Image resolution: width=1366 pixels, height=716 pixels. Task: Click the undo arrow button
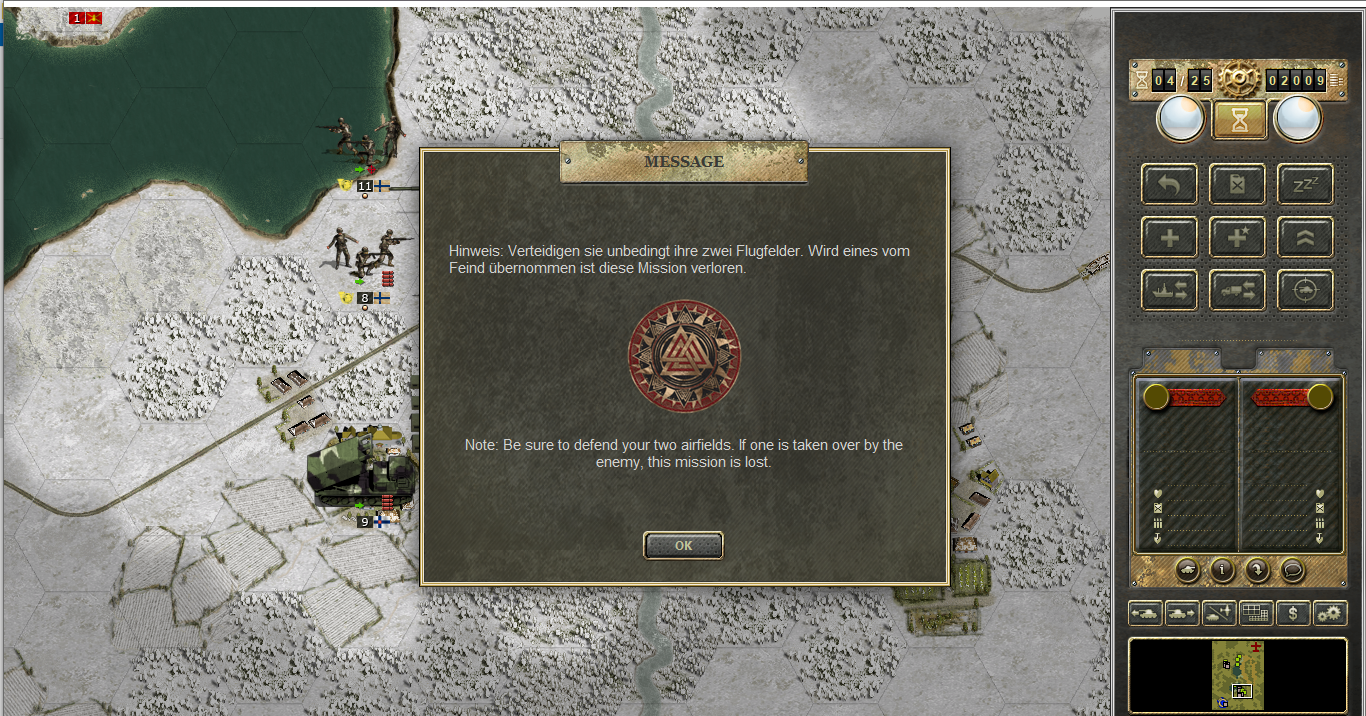(1169, 184)
